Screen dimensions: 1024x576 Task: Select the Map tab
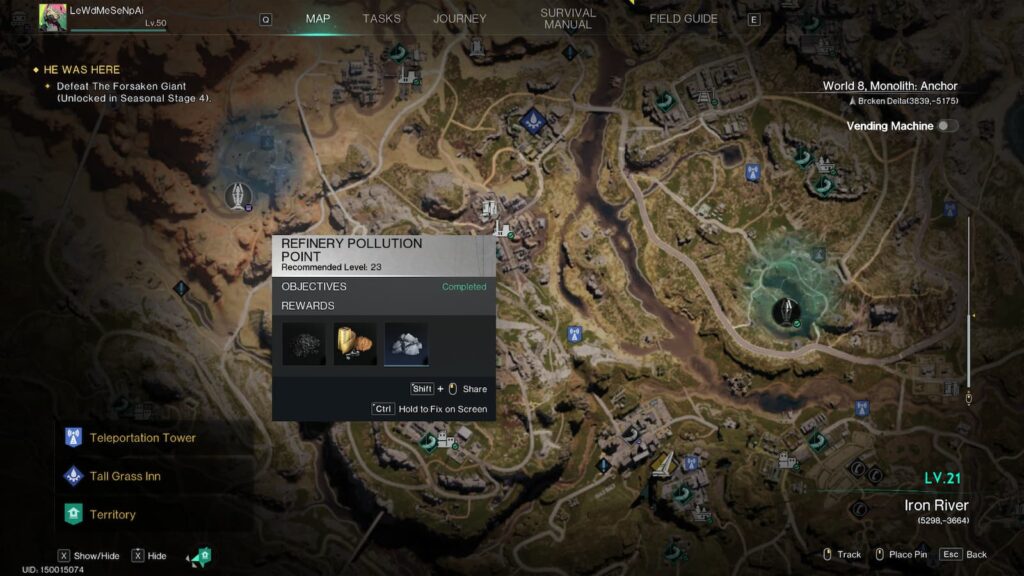[x=318, y=19]
